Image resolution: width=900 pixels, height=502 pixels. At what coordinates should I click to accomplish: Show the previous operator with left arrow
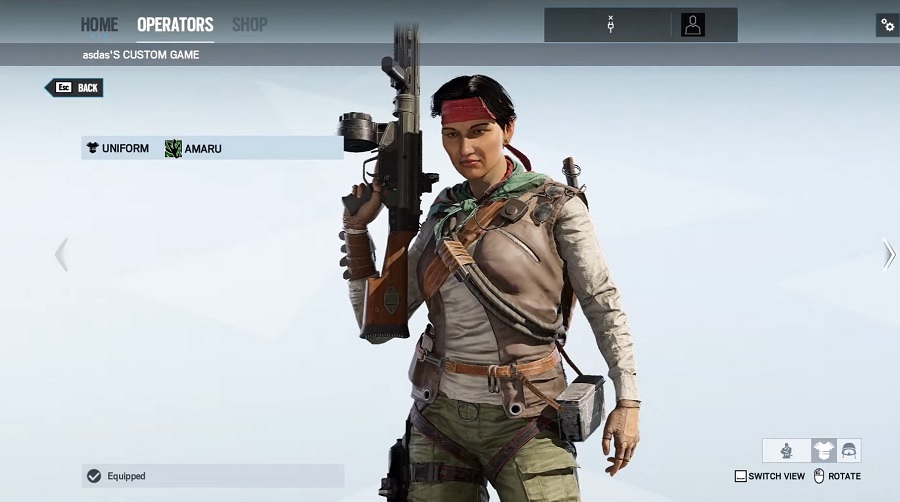pyautogui.click(x=61, y=254)
